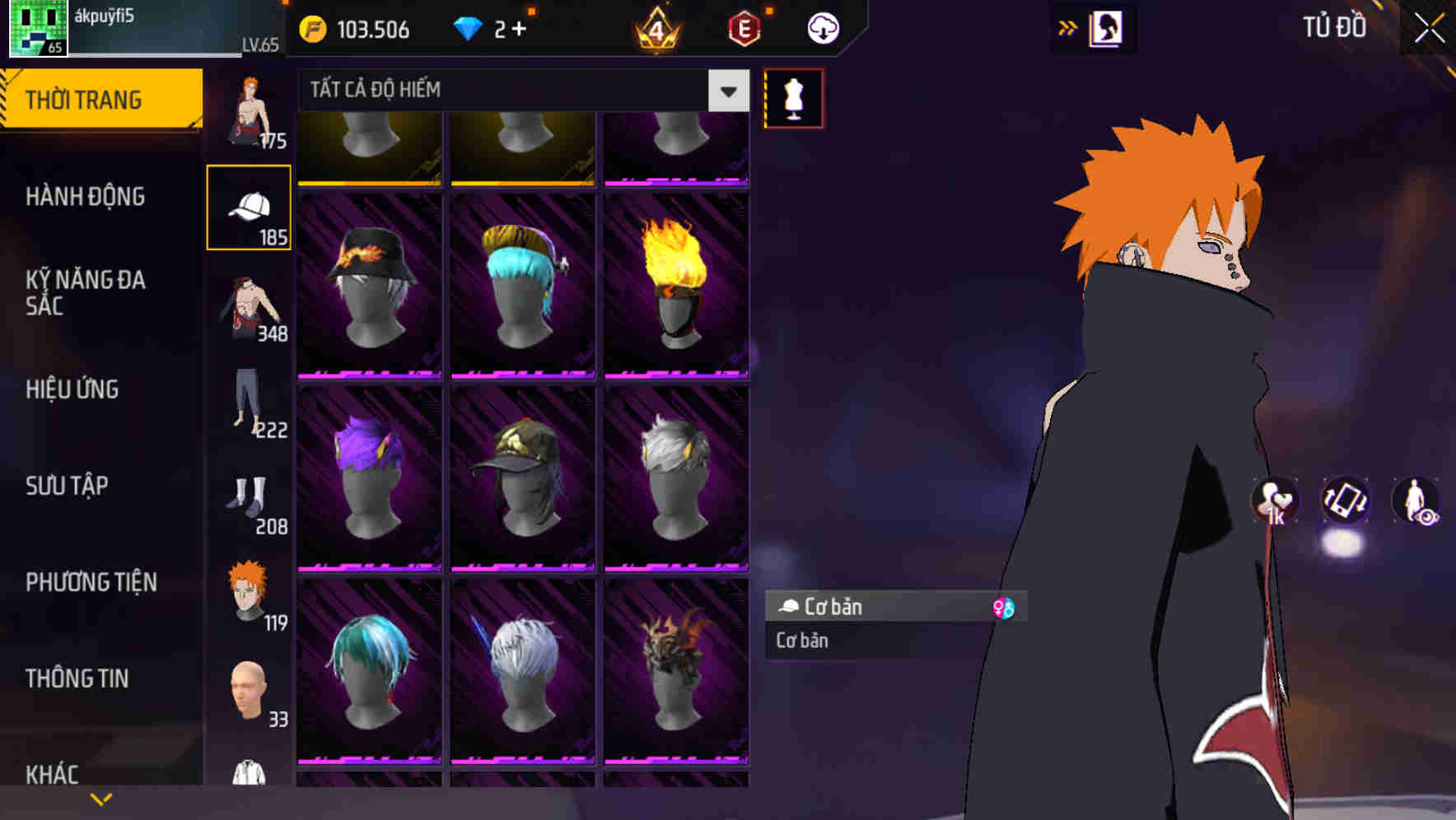Select the cap/headwear category icon
This screenshot has height=820, width=1456.
click(x=250, y=207)
